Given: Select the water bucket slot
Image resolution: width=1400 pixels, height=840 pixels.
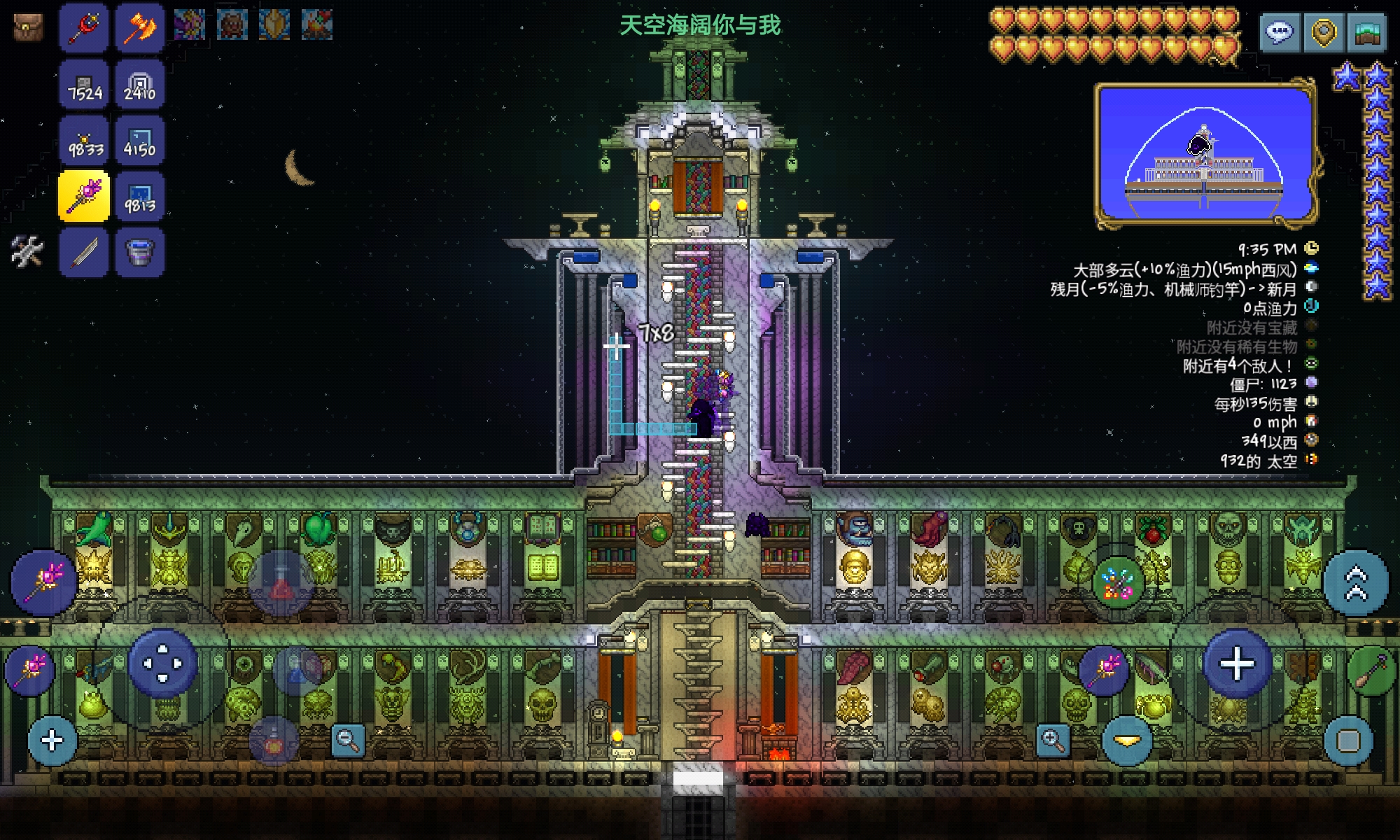Looking at the screenshot, I should tap(139, 252).
